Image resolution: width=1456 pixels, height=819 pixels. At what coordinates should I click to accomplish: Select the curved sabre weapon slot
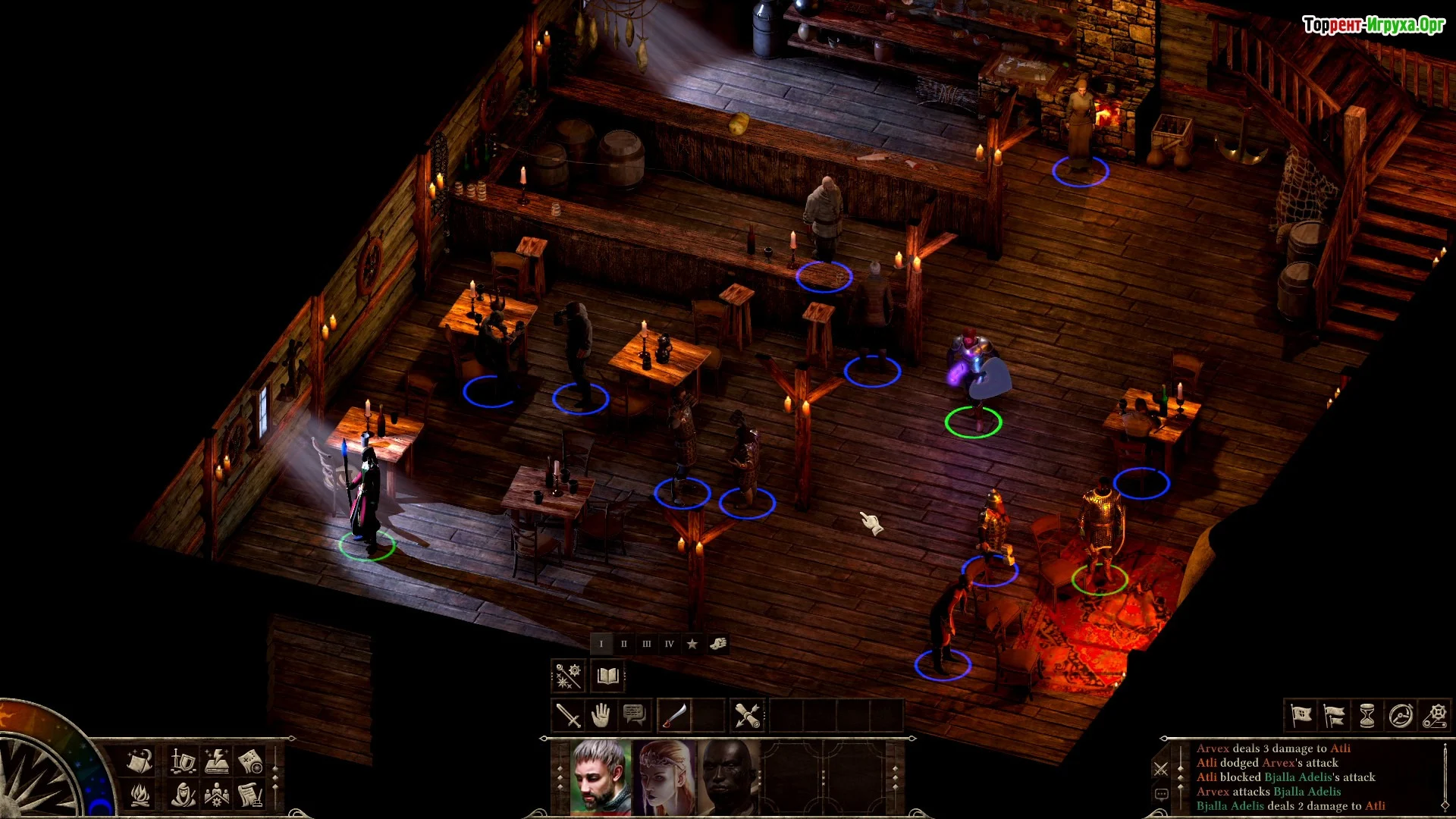coord(674,715)
